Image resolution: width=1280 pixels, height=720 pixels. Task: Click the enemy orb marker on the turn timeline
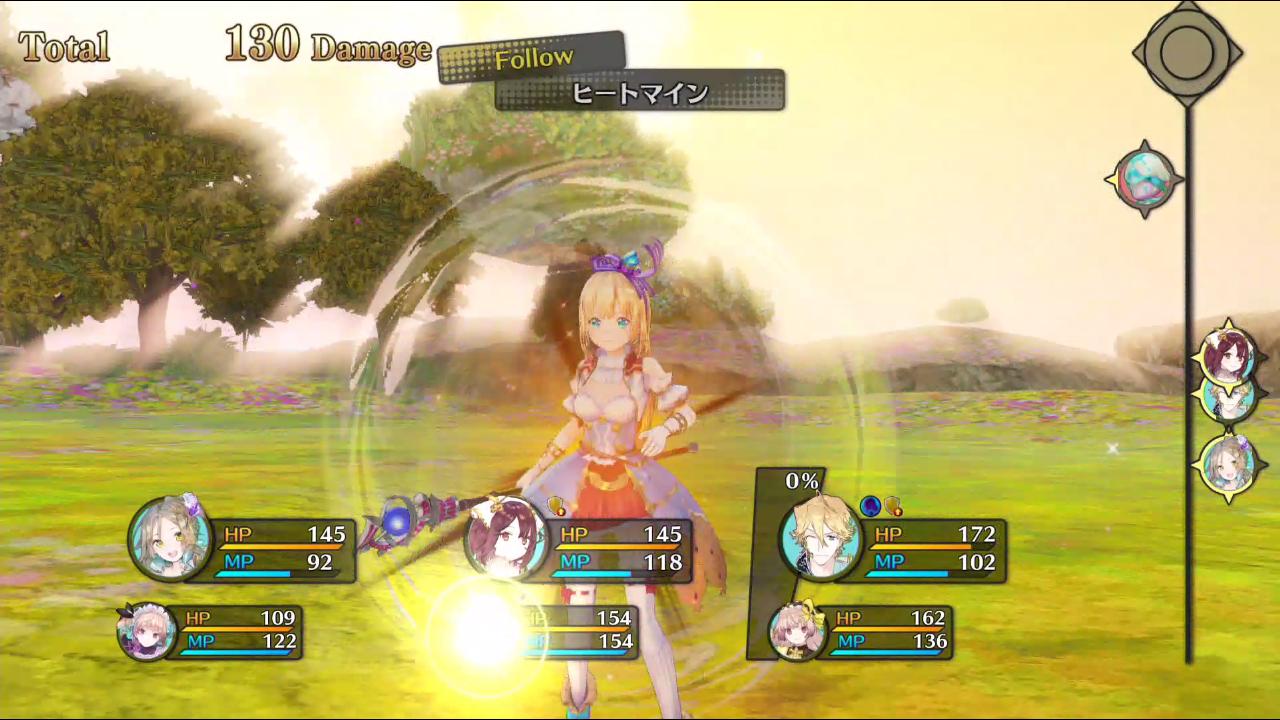(x=1143, y=179)
